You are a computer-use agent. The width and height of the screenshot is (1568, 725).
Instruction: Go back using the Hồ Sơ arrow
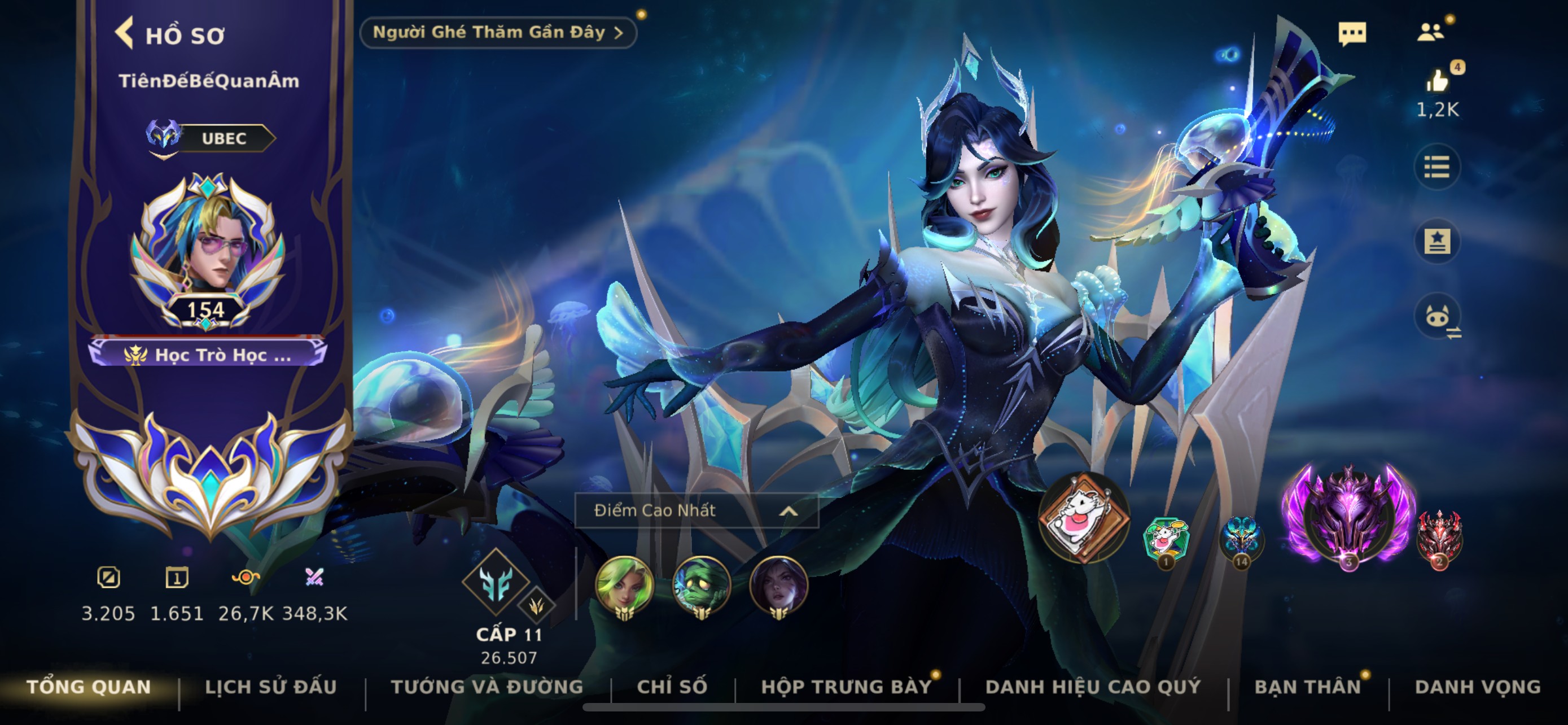click(x=125, y=33)
